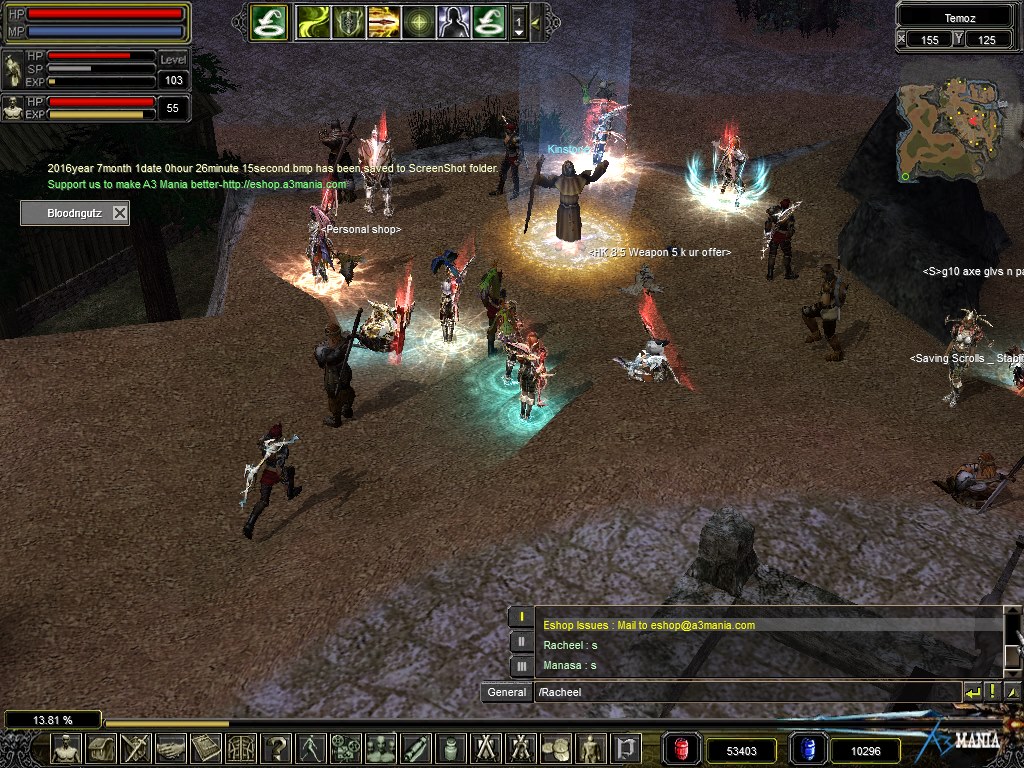Switch to chat tab I

coord(521,617)
